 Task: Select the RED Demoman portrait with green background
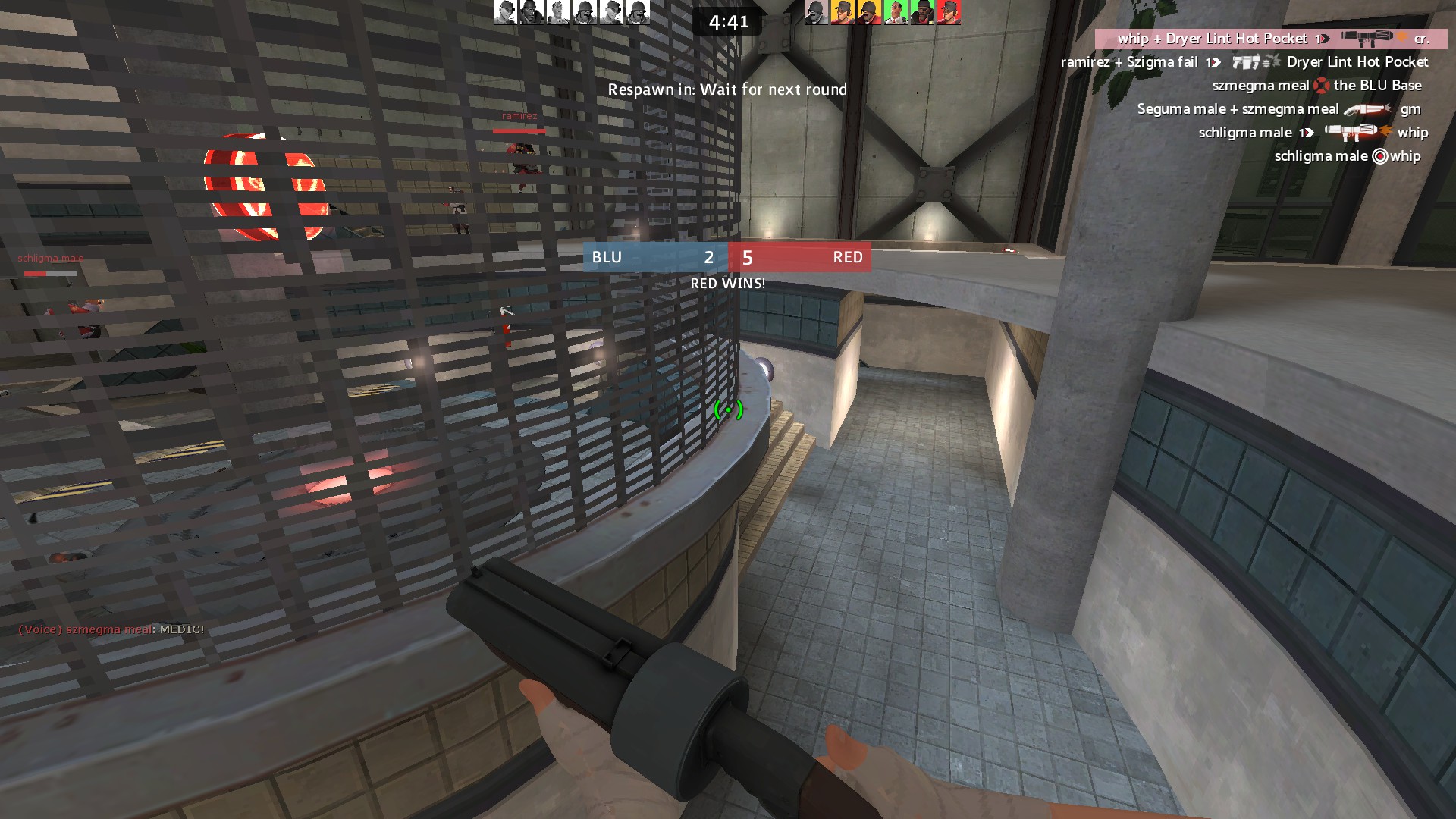pos(922,12)
